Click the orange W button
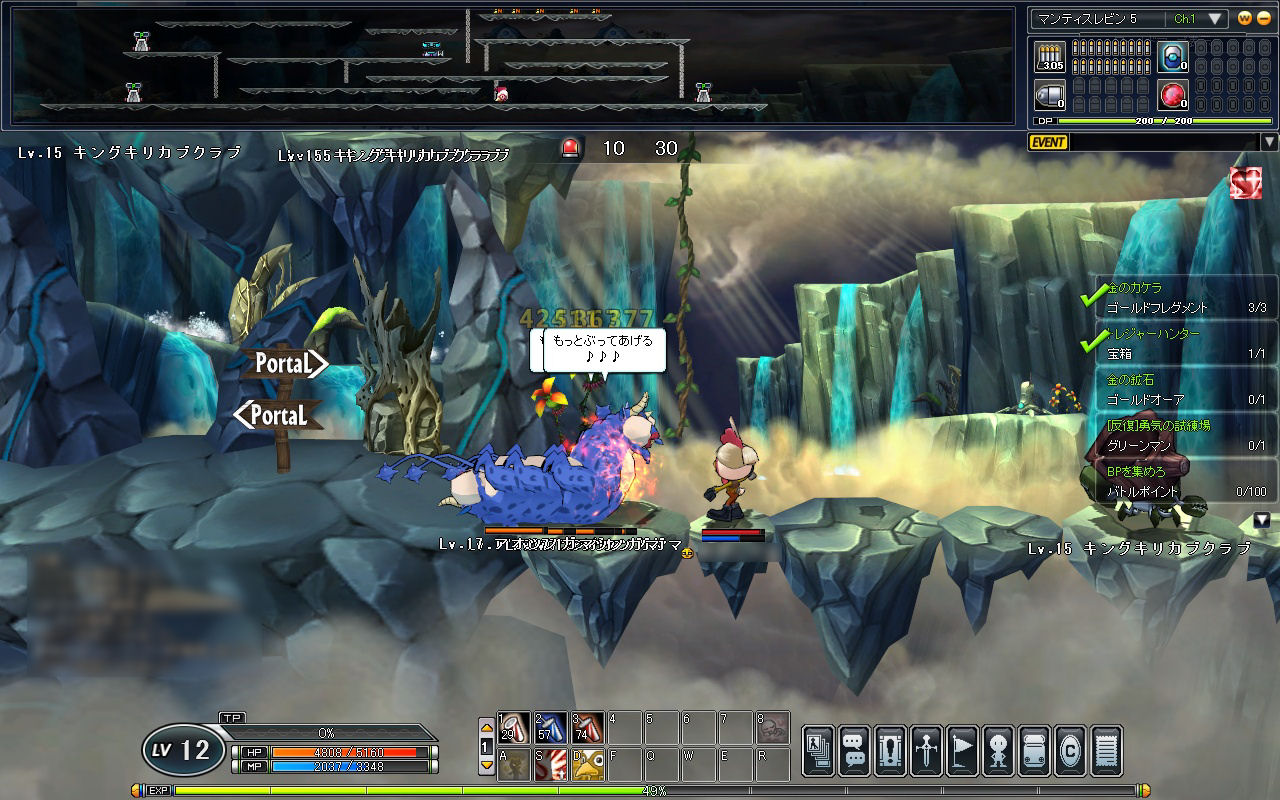The height and width of the screenshot is (800, 1280). coord(1245,19)
